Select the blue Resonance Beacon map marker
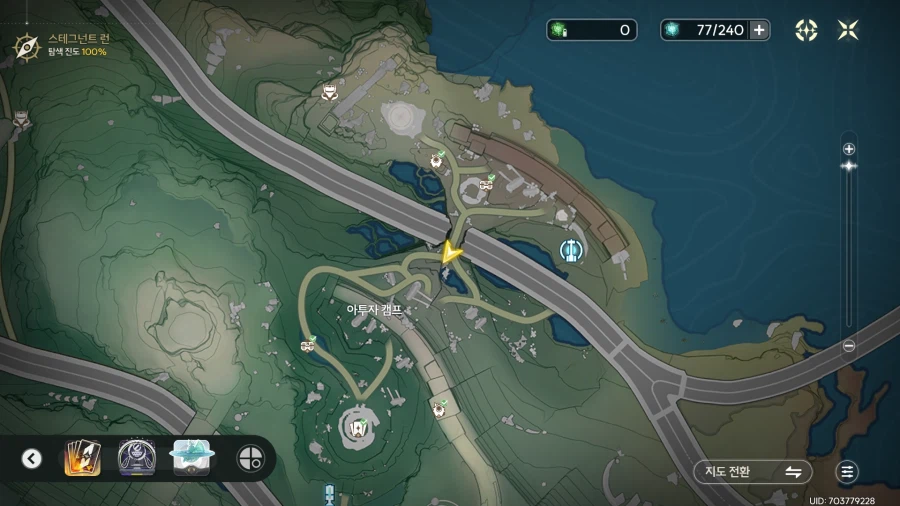Screen dimensions: 900x506 [571, 250]
